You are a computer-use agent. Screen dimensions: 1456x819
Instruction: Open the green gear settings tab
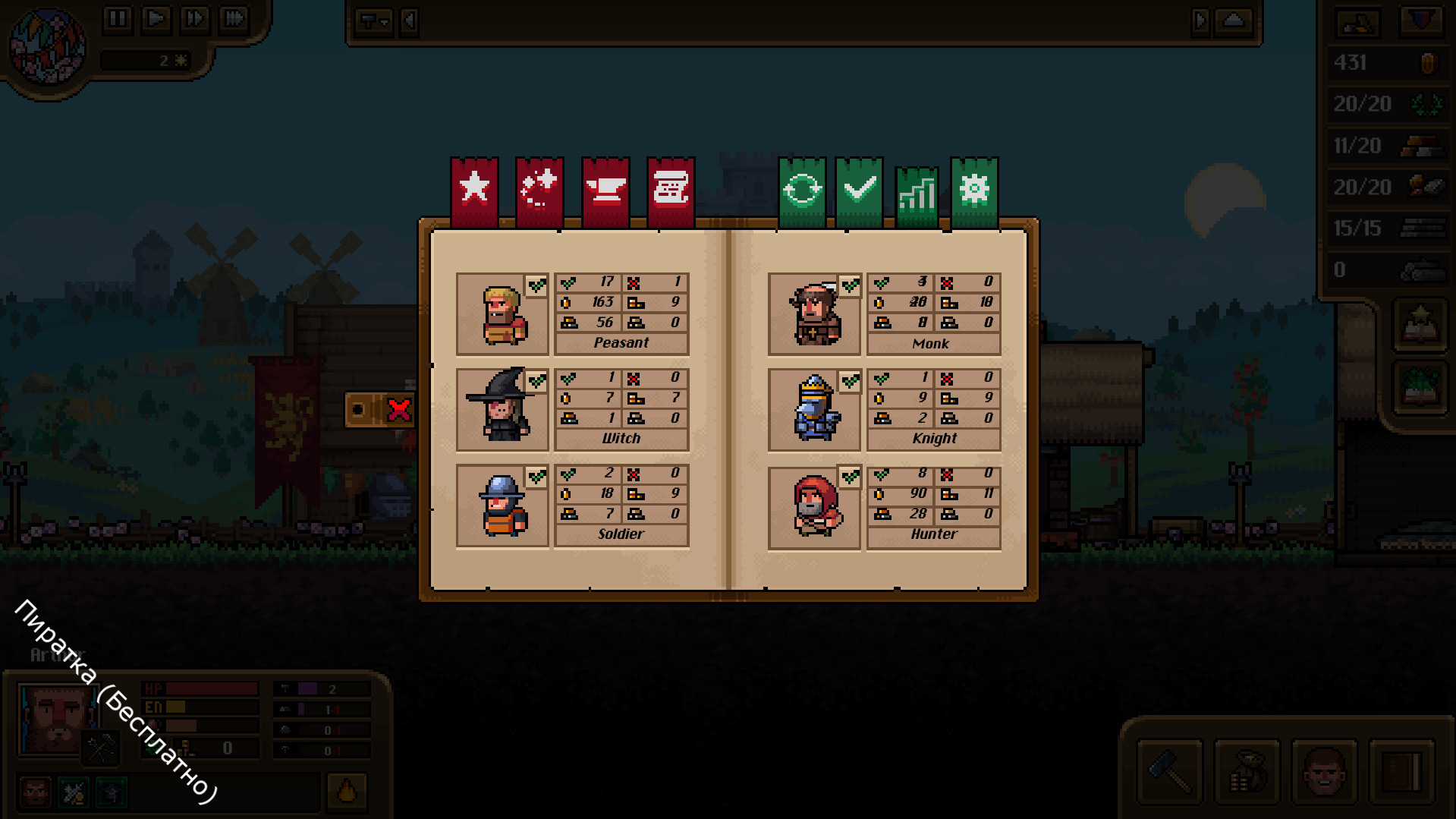click(974, 190)
